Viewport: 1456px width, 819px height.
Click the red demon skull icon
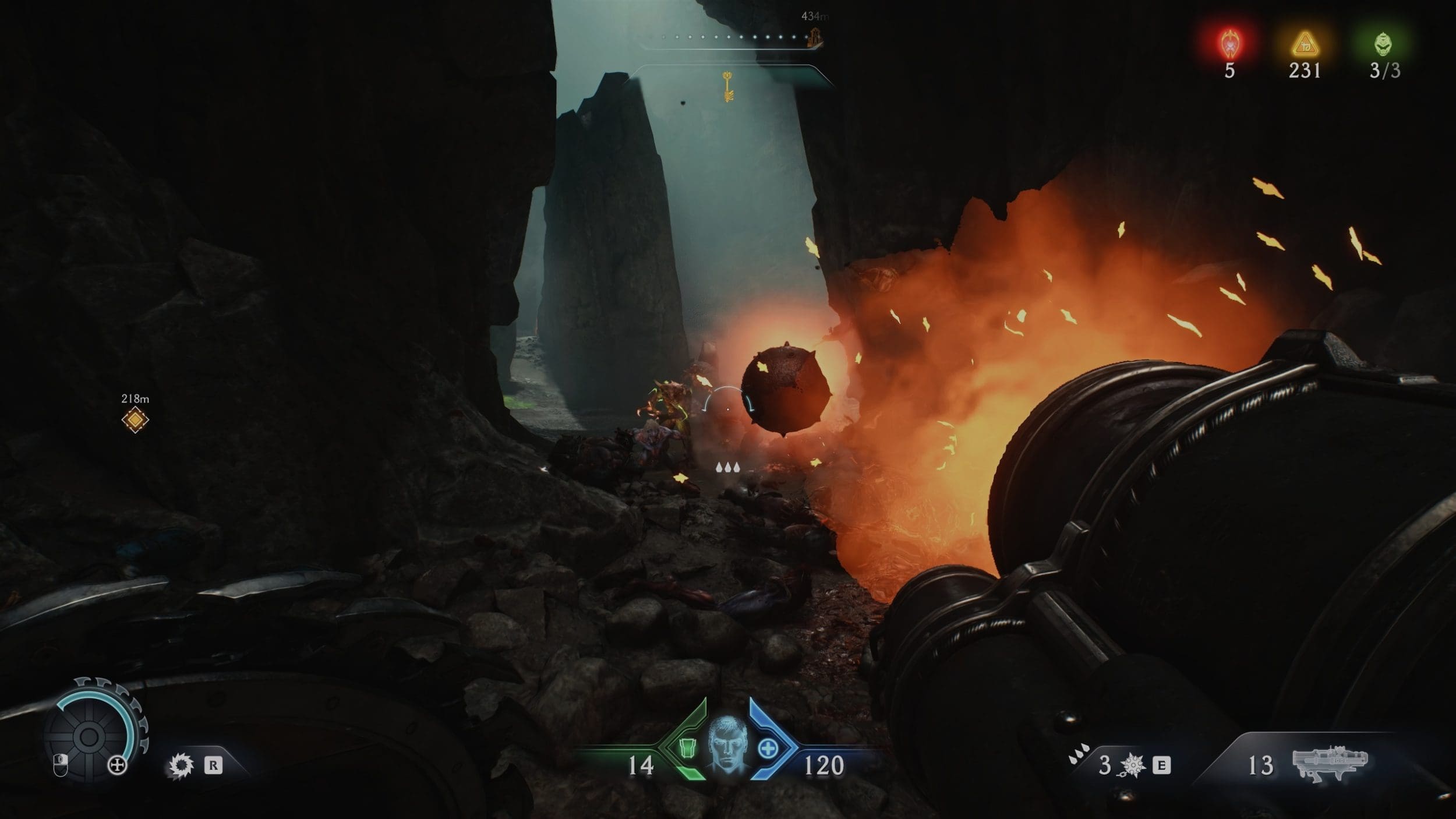1229,44
